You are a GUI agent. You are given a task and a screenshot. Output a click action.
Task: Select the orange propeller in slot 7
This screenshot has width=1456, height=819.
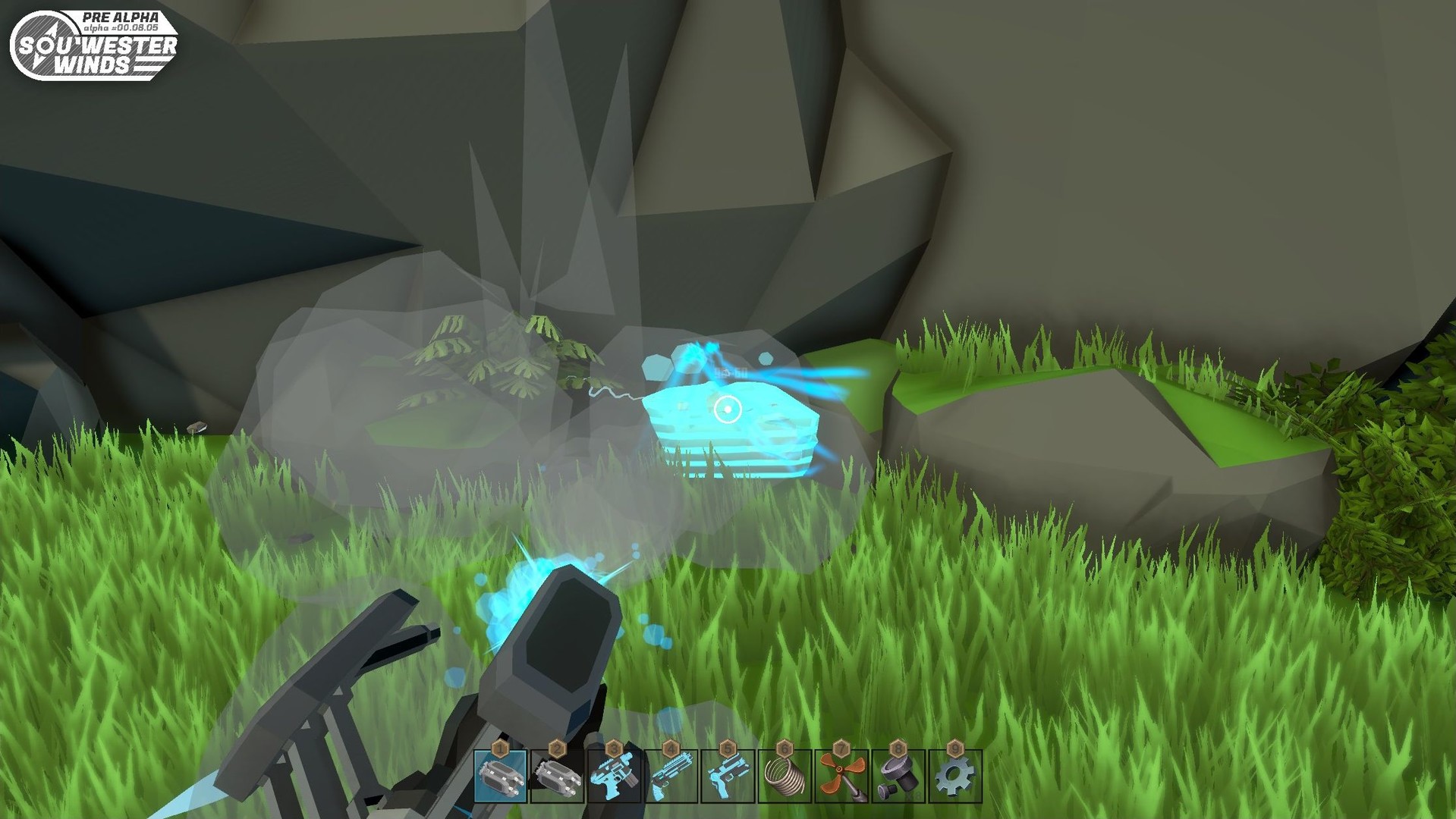(842, 777)
